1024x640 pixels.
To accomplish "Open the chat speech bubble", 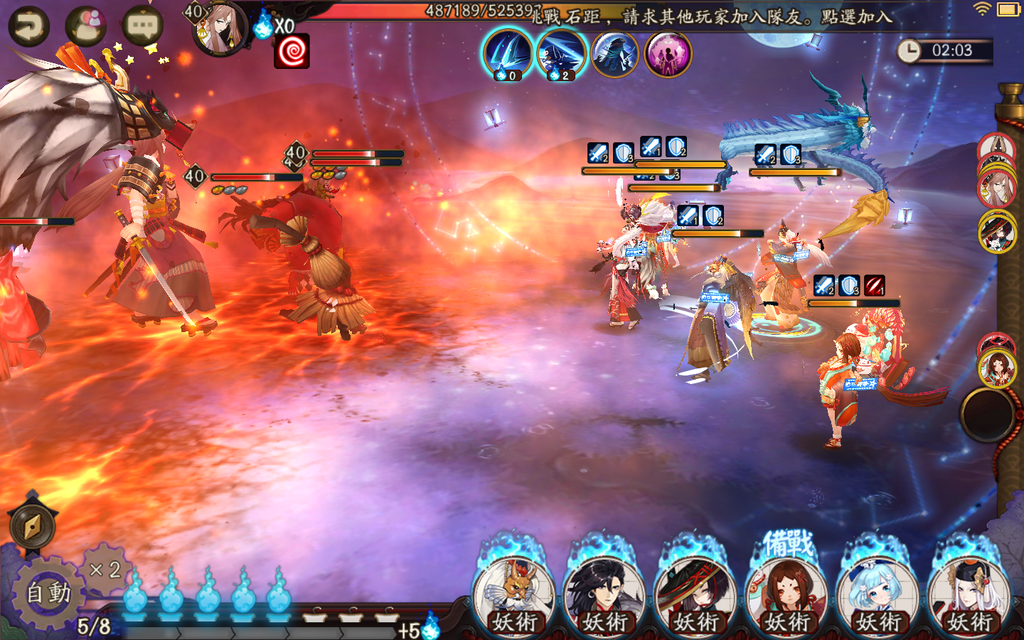I will point(142,26).
